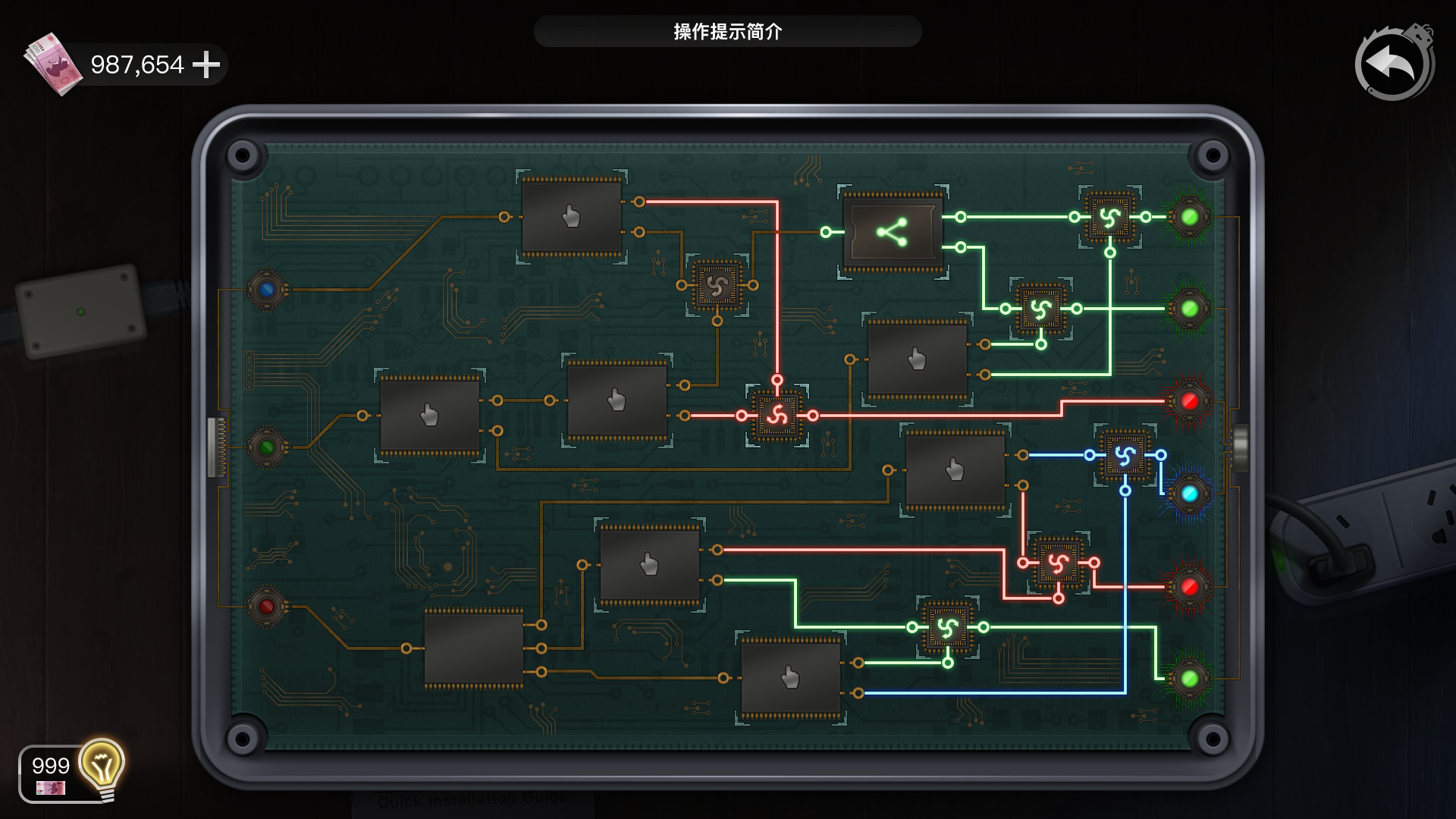Image resolution: width=1456 pixels, height=819 pixels.
Task: Toggle the blue node on the left edge
Action: 265,287
